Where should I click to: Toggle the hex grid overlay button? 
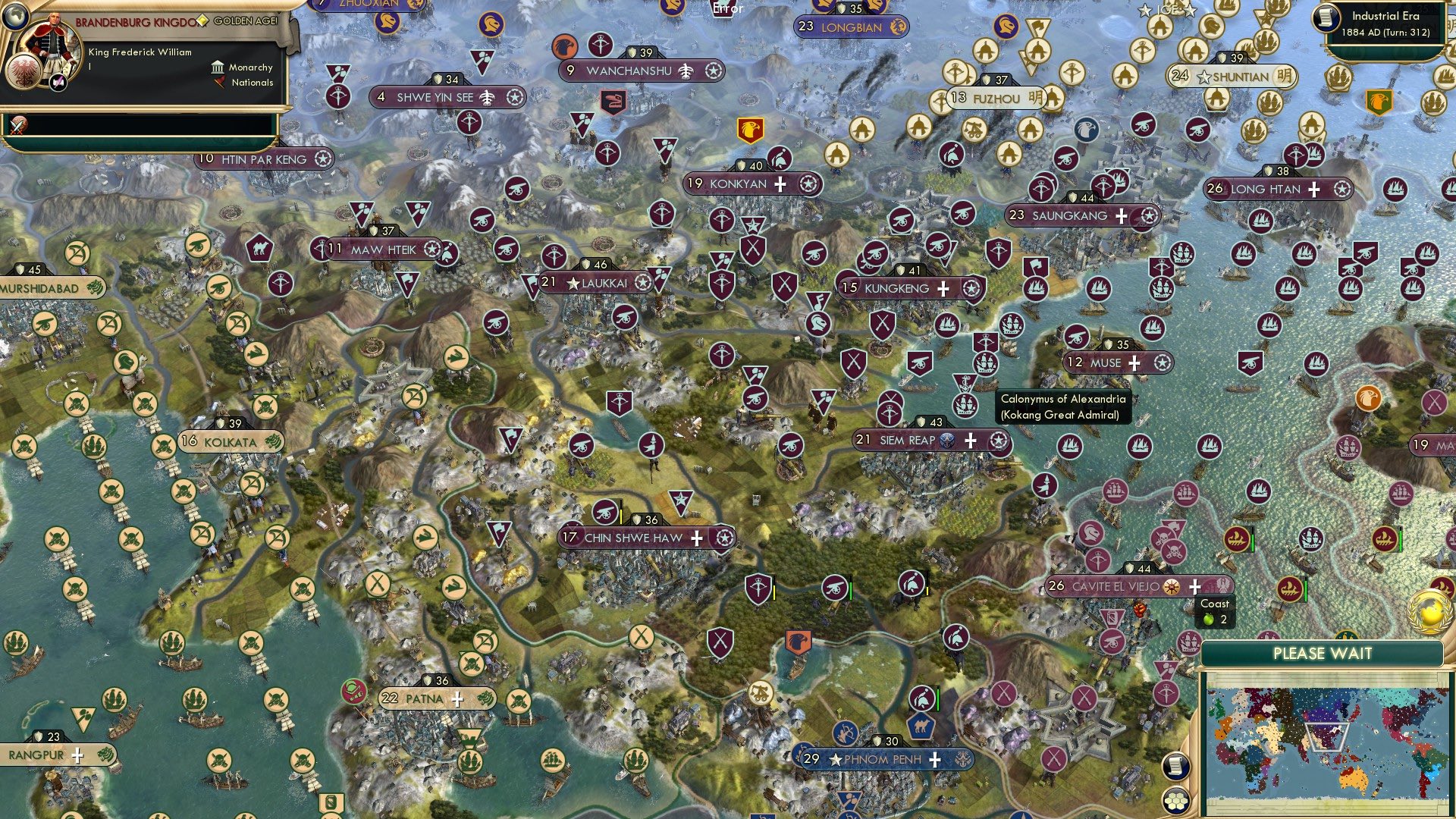click(1175, 802)
